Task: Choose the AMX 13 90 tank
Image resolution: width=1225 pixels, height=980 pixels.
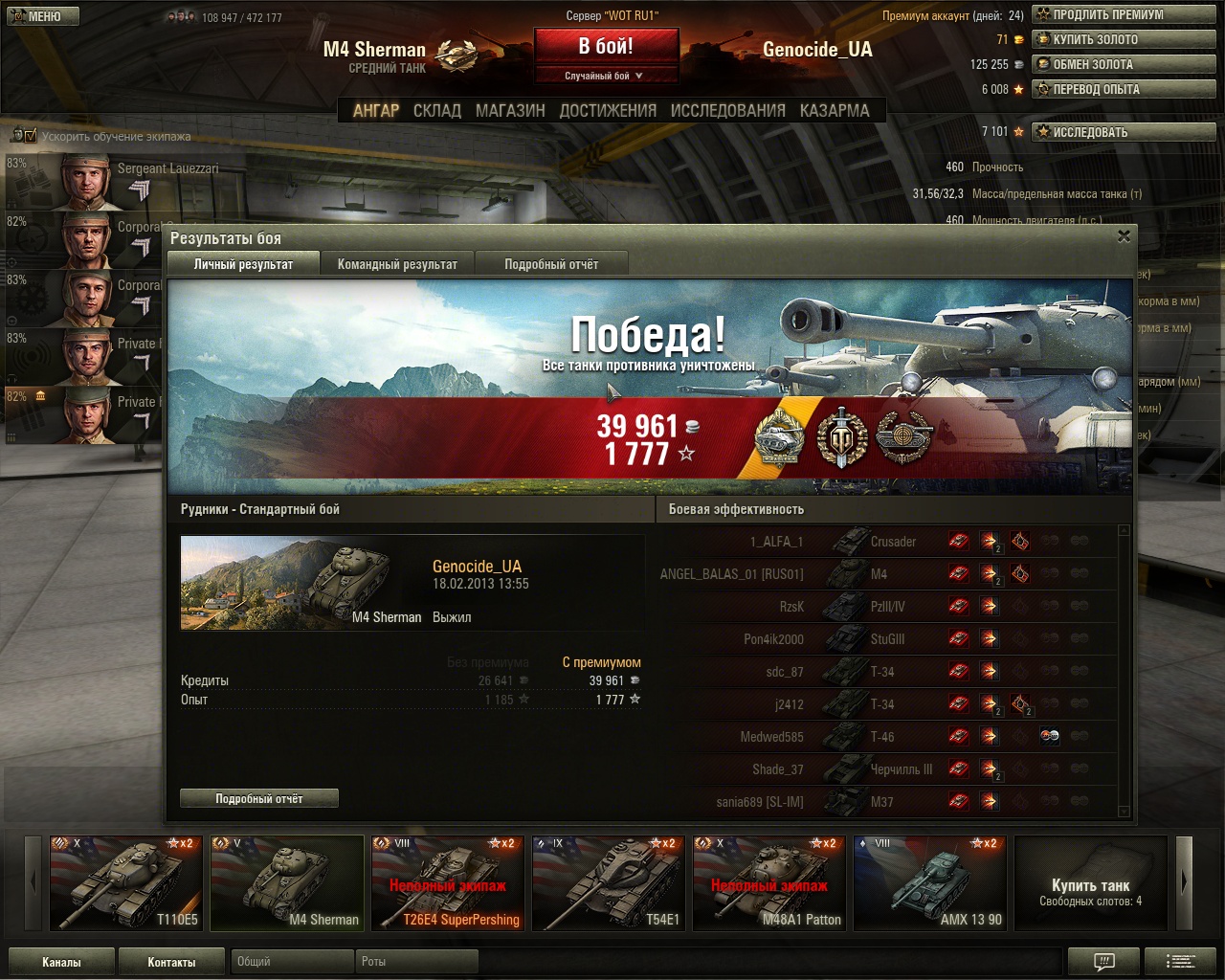Action: [929, 883]
